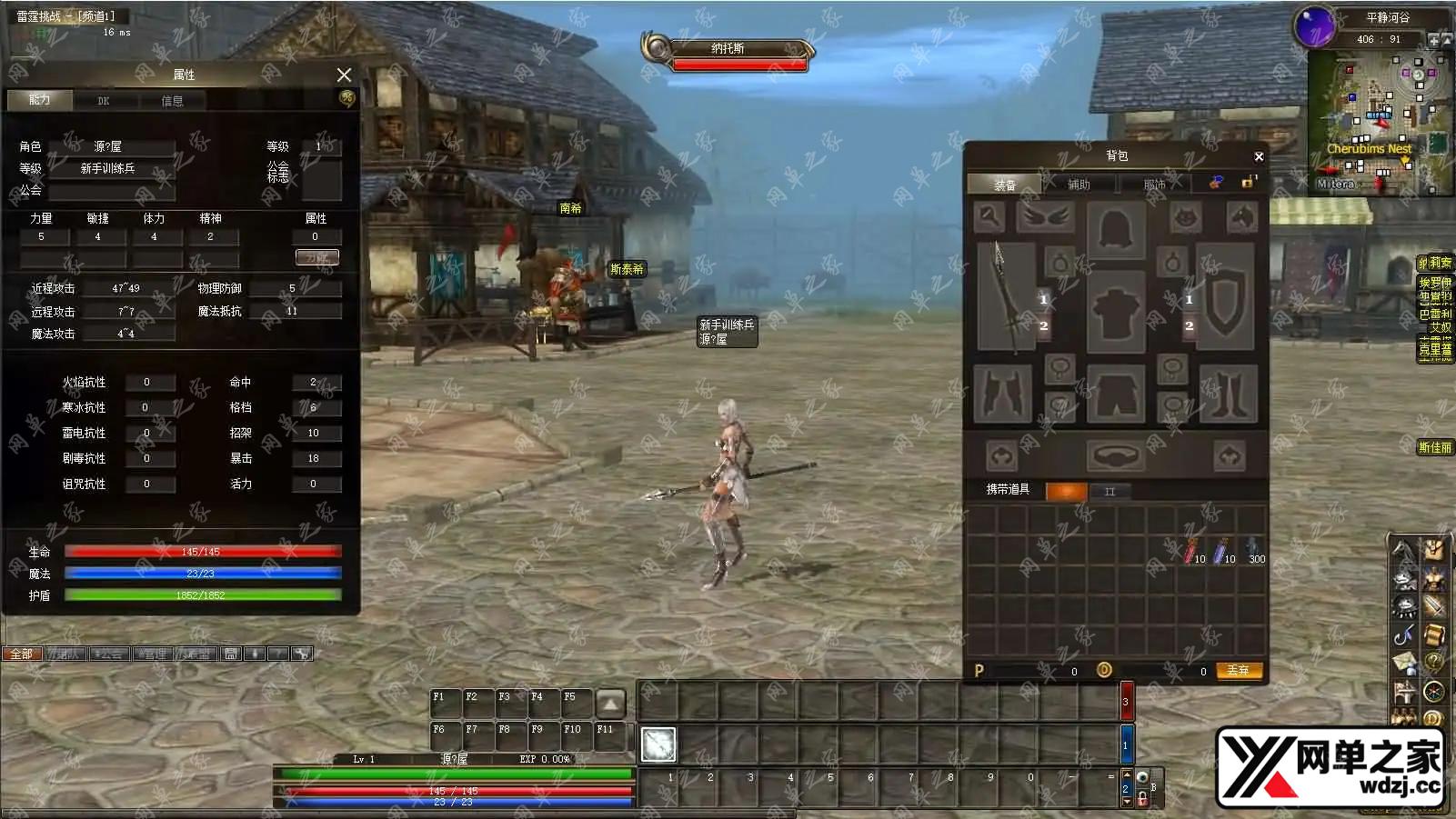The height and width of the screenshot is (819, 1456).
Task: Click the shield equipment slot
Action: (x=1225, y=295)
